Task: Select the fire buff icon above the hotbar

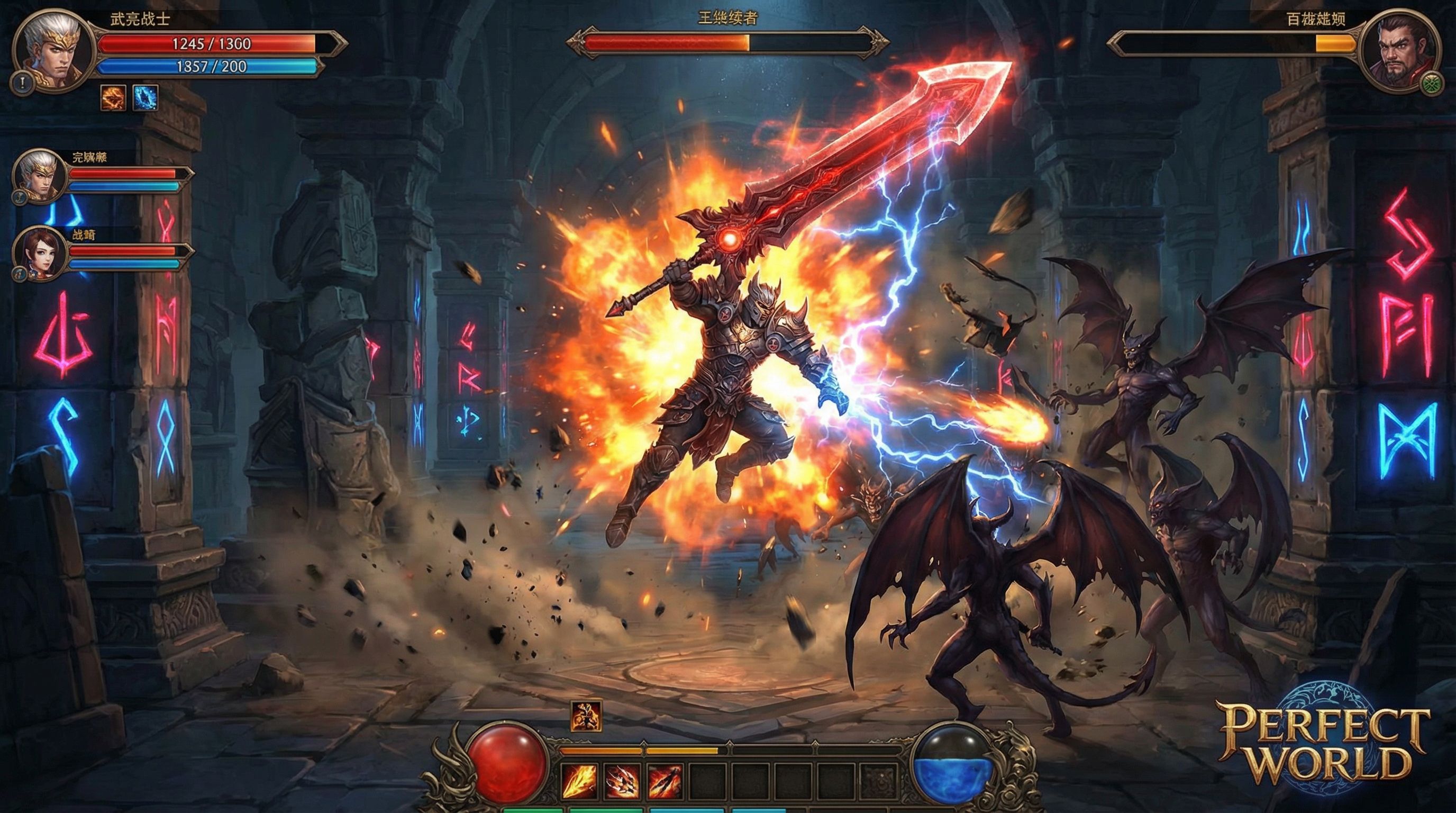Action: point(586,716)
